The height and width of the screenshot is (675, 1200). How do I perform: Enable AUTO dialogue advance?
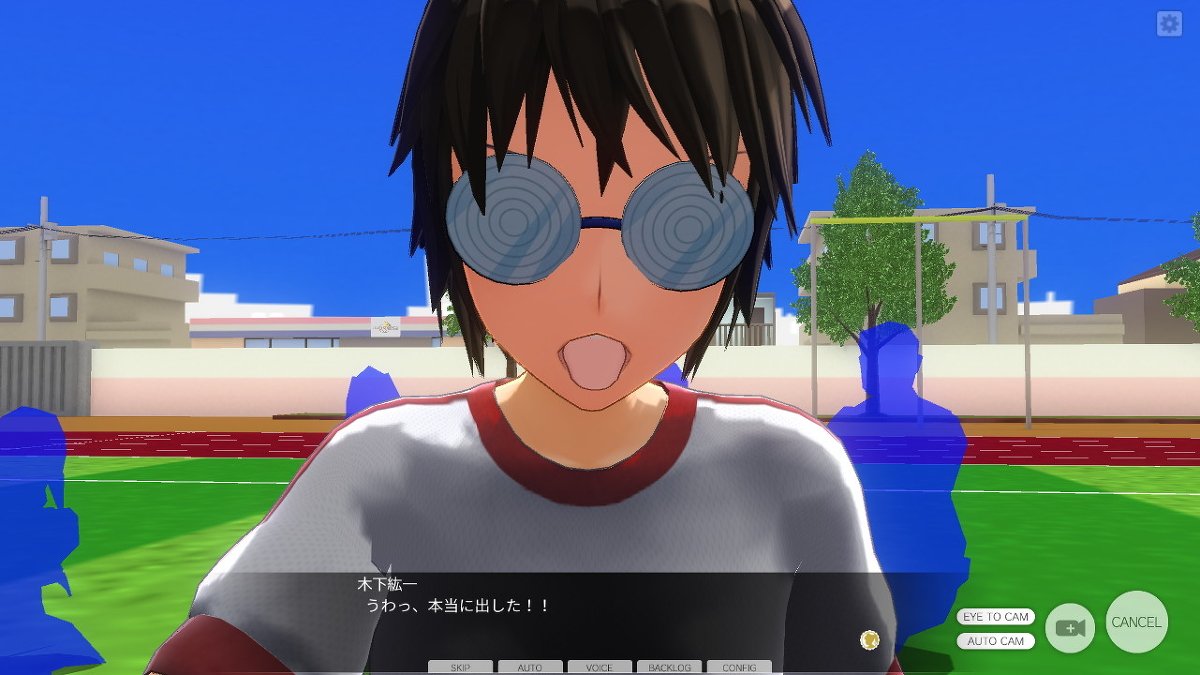point(530,667)
